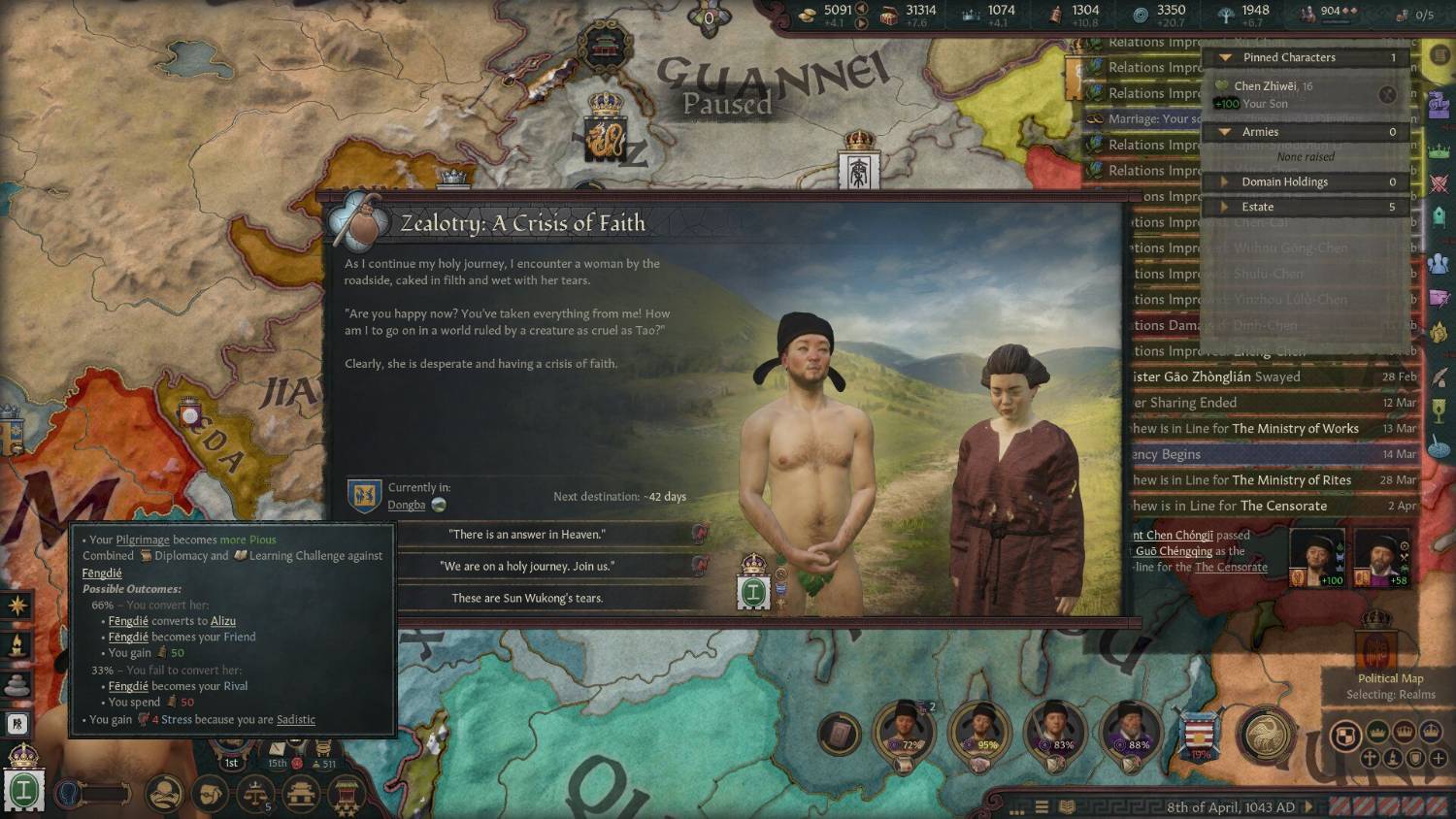Open the balance scales icon in bottom bar
The height and width of the screenshot is (819, 1456).
pos(255,794)
